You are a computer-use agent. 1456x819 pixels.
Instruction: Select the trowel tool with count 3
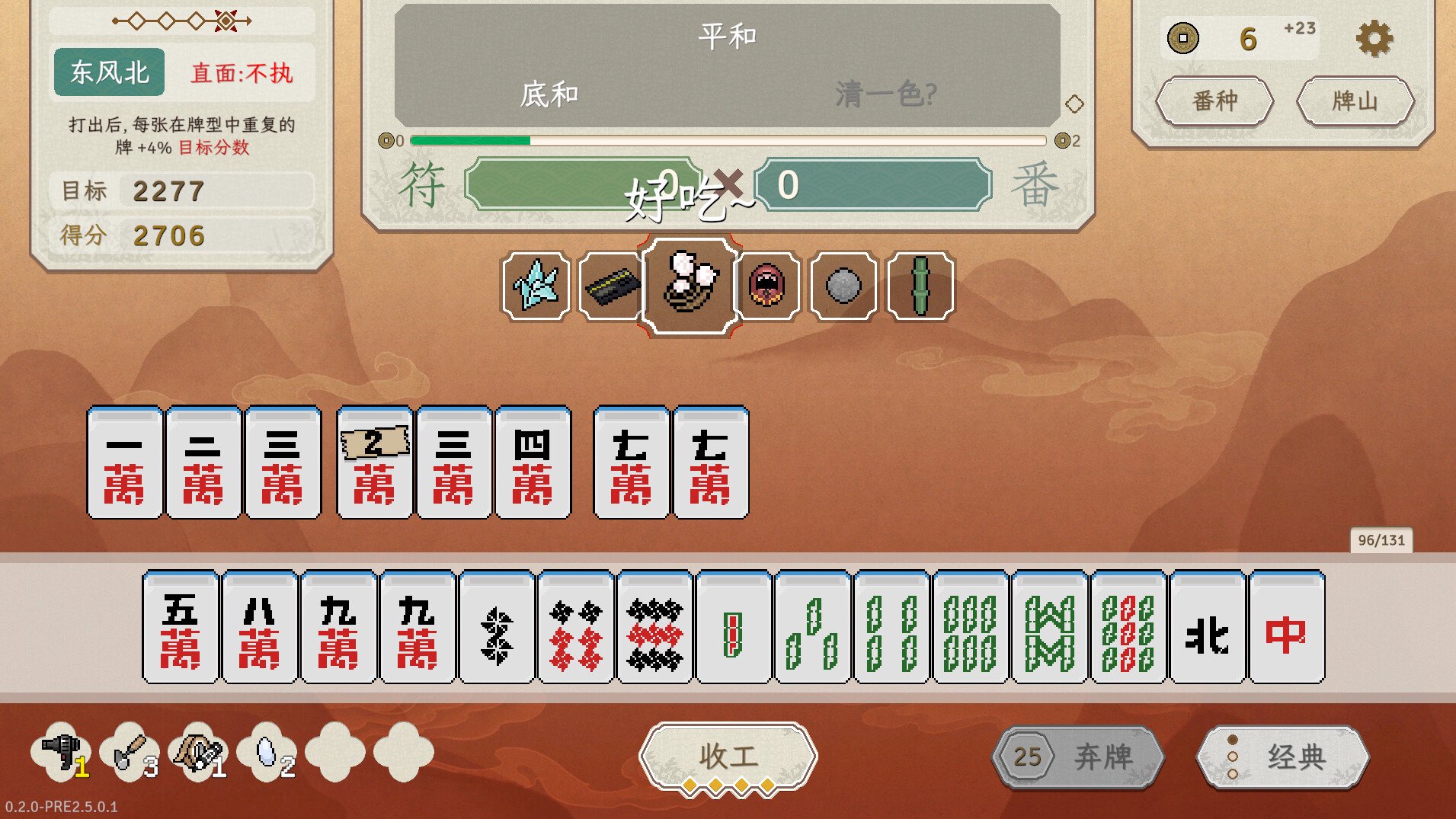pos(130,754)
